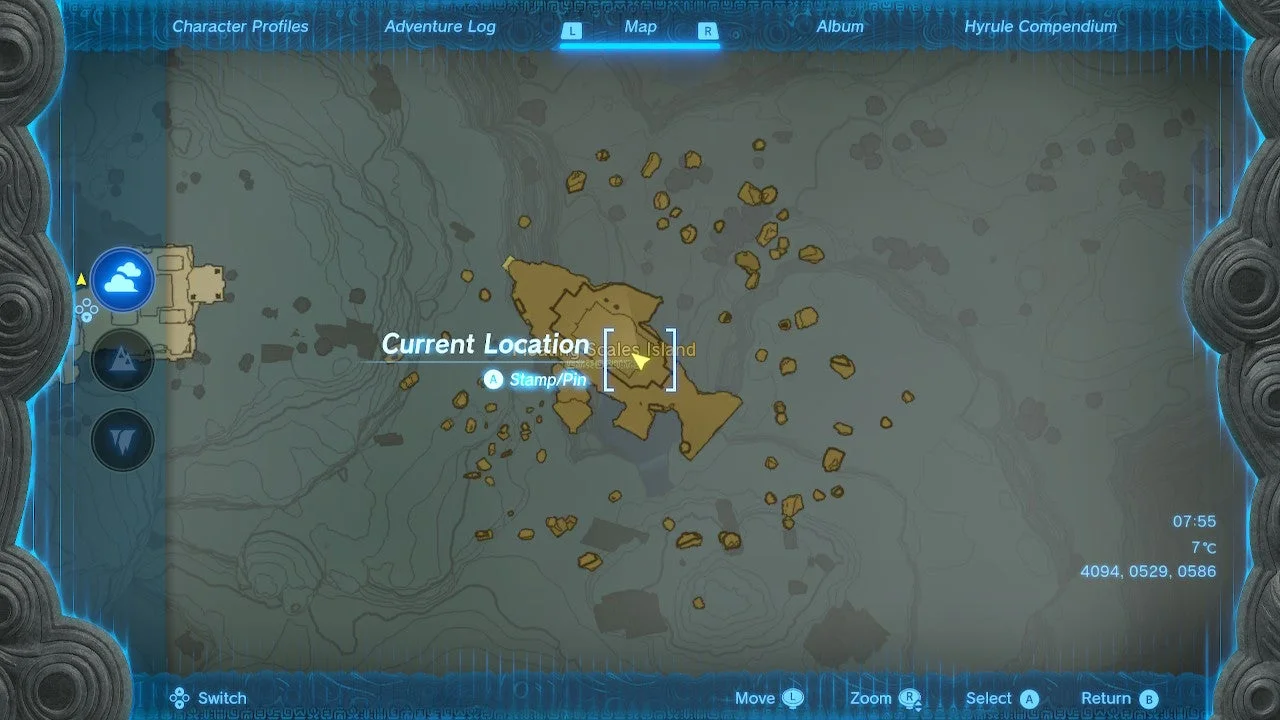This screenshot has width=1280, height=720.
Task: Click the Stamp/Pin button
Action: coord(547,380)
